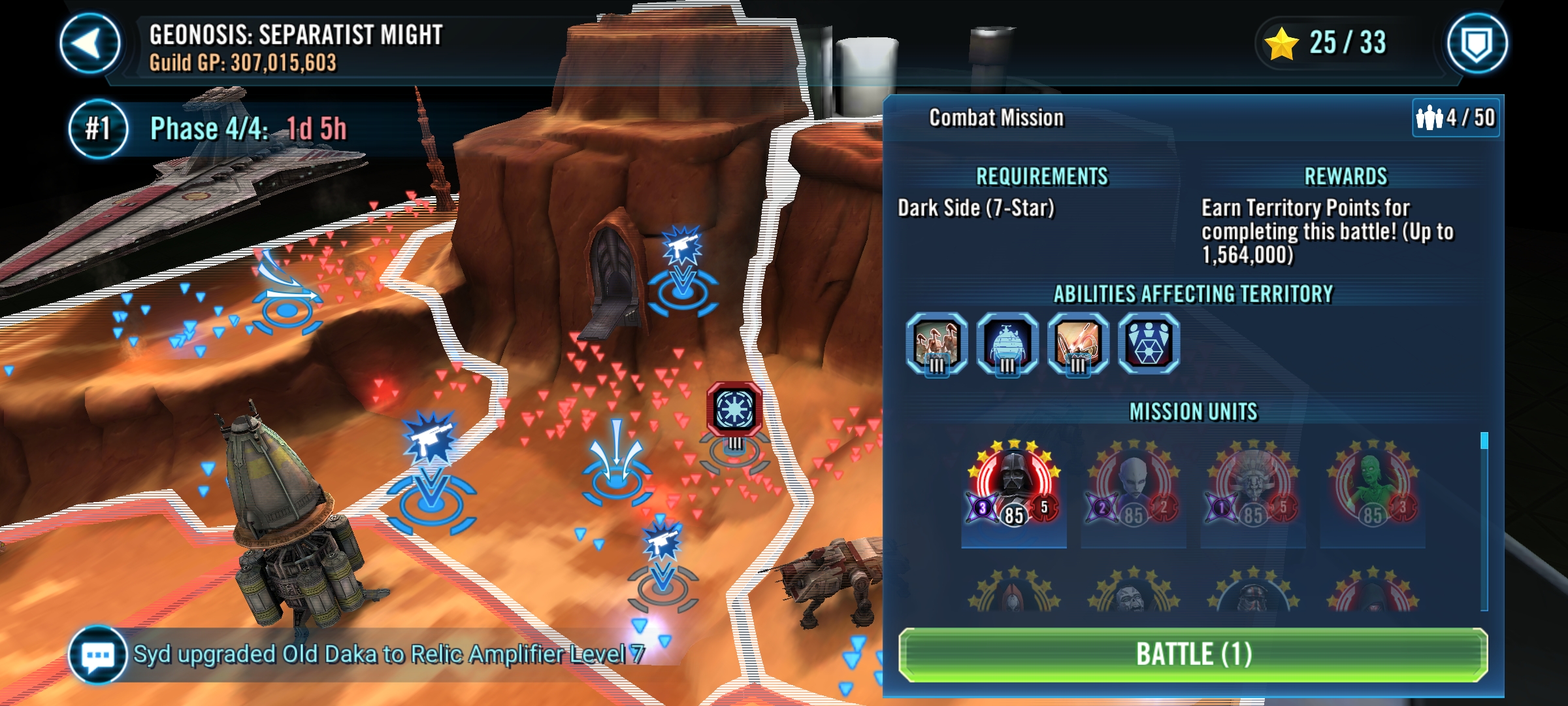Screen dimensions: 1568x706
Task: Go back using the arrow button
Action: pos(90,44)
